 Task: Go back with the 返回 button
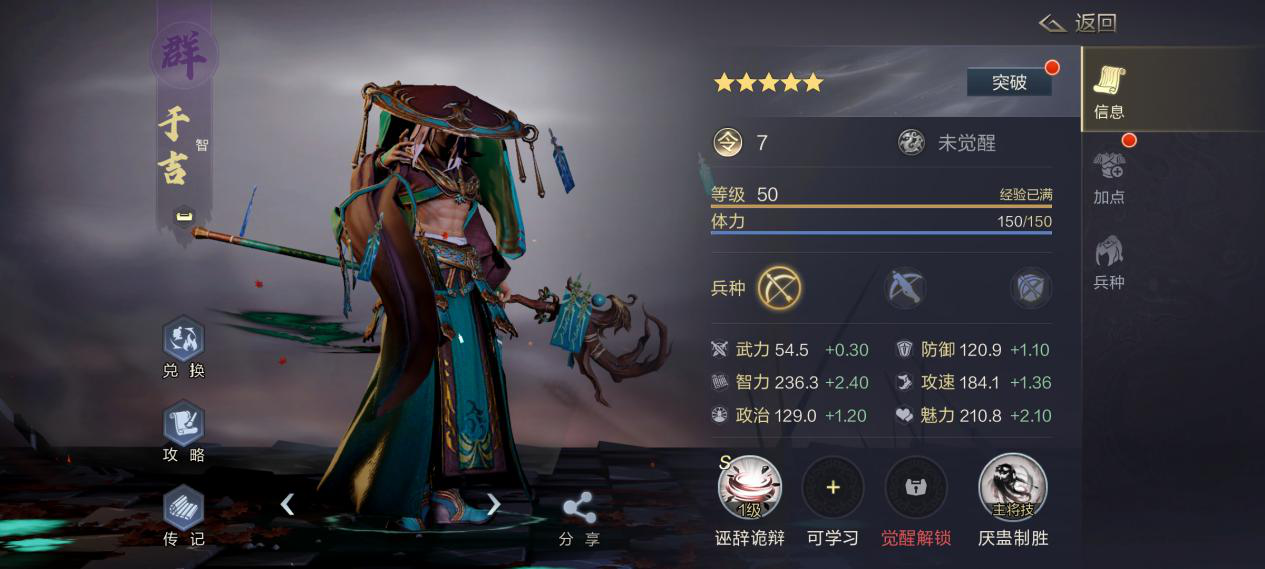pos(1078,23)
